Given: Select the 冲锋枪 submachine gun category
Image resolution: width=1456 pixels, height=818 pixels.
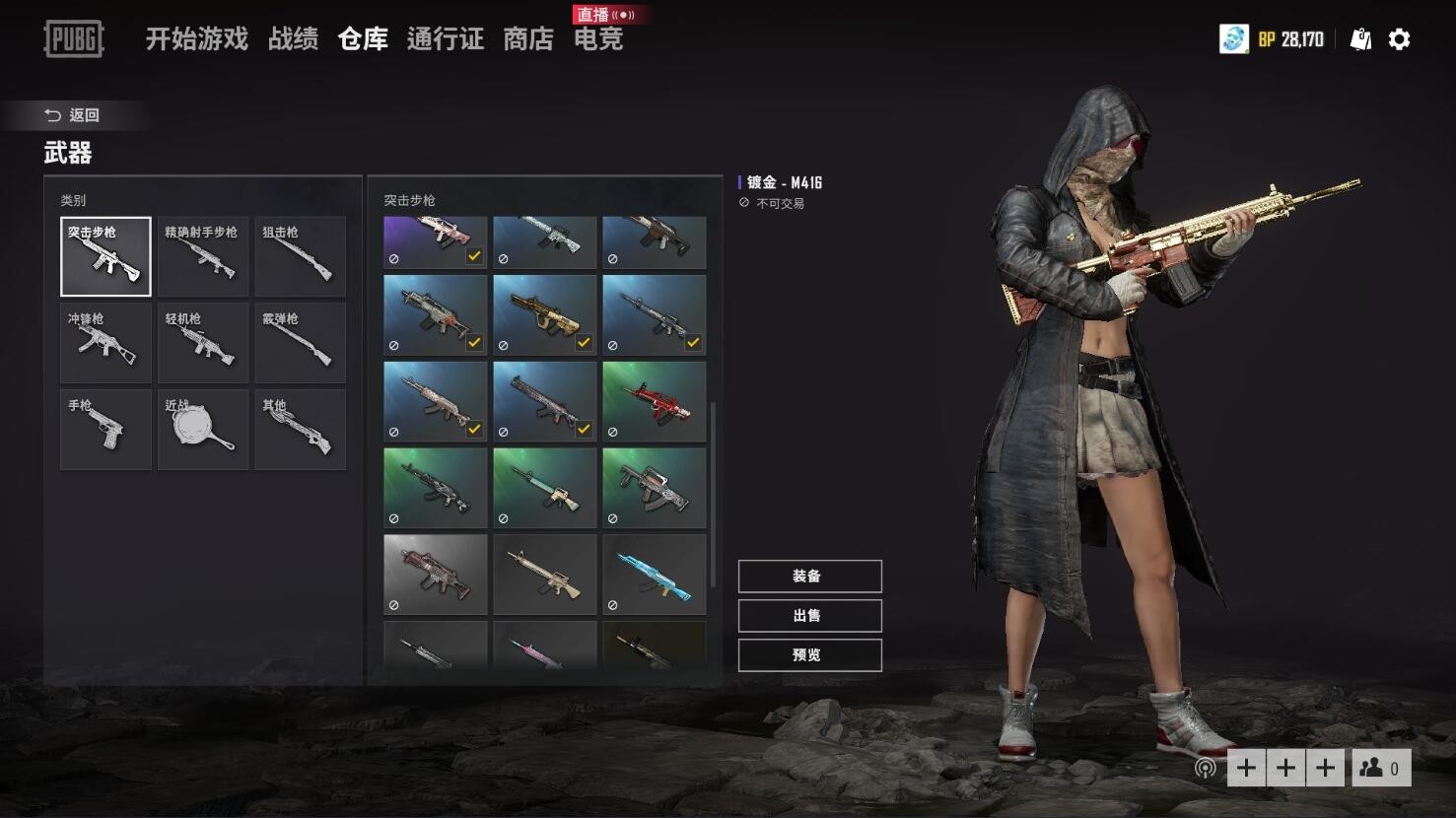Looking at the screenshot, I should point(105,343).
